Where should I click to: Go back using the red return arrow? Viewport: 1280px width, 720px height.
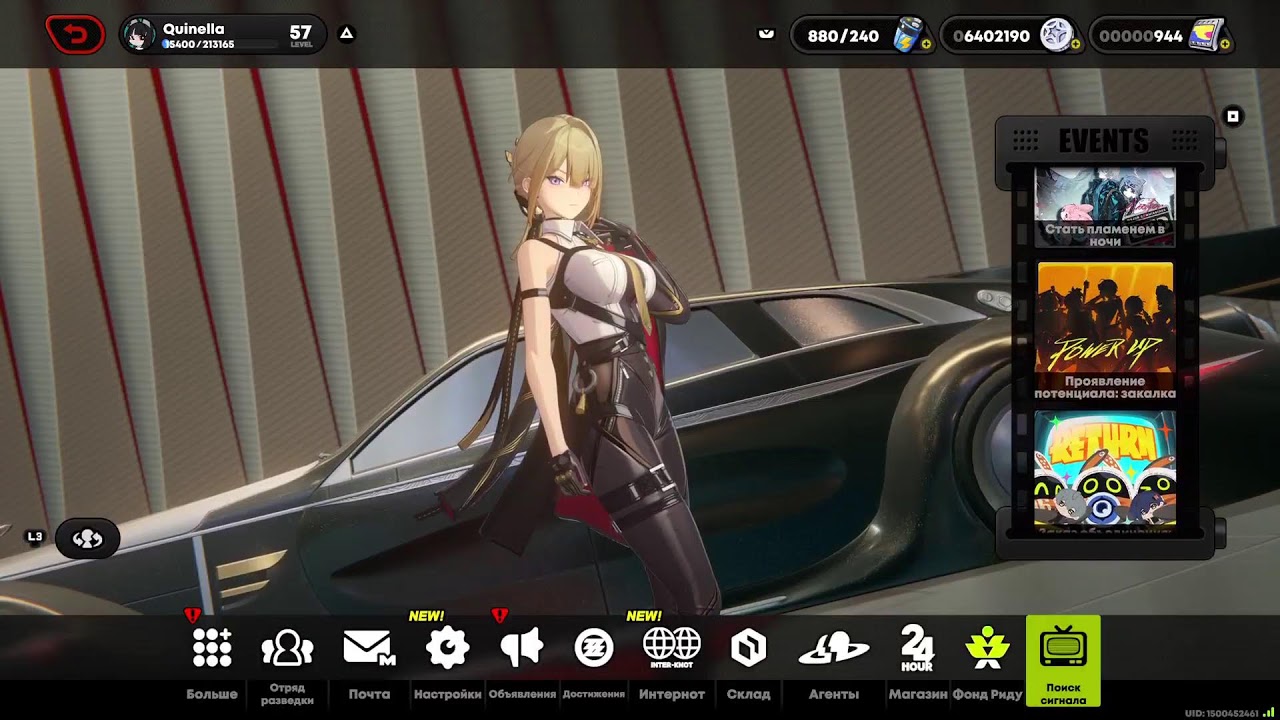pyautogui.click(x=75, y=36)
